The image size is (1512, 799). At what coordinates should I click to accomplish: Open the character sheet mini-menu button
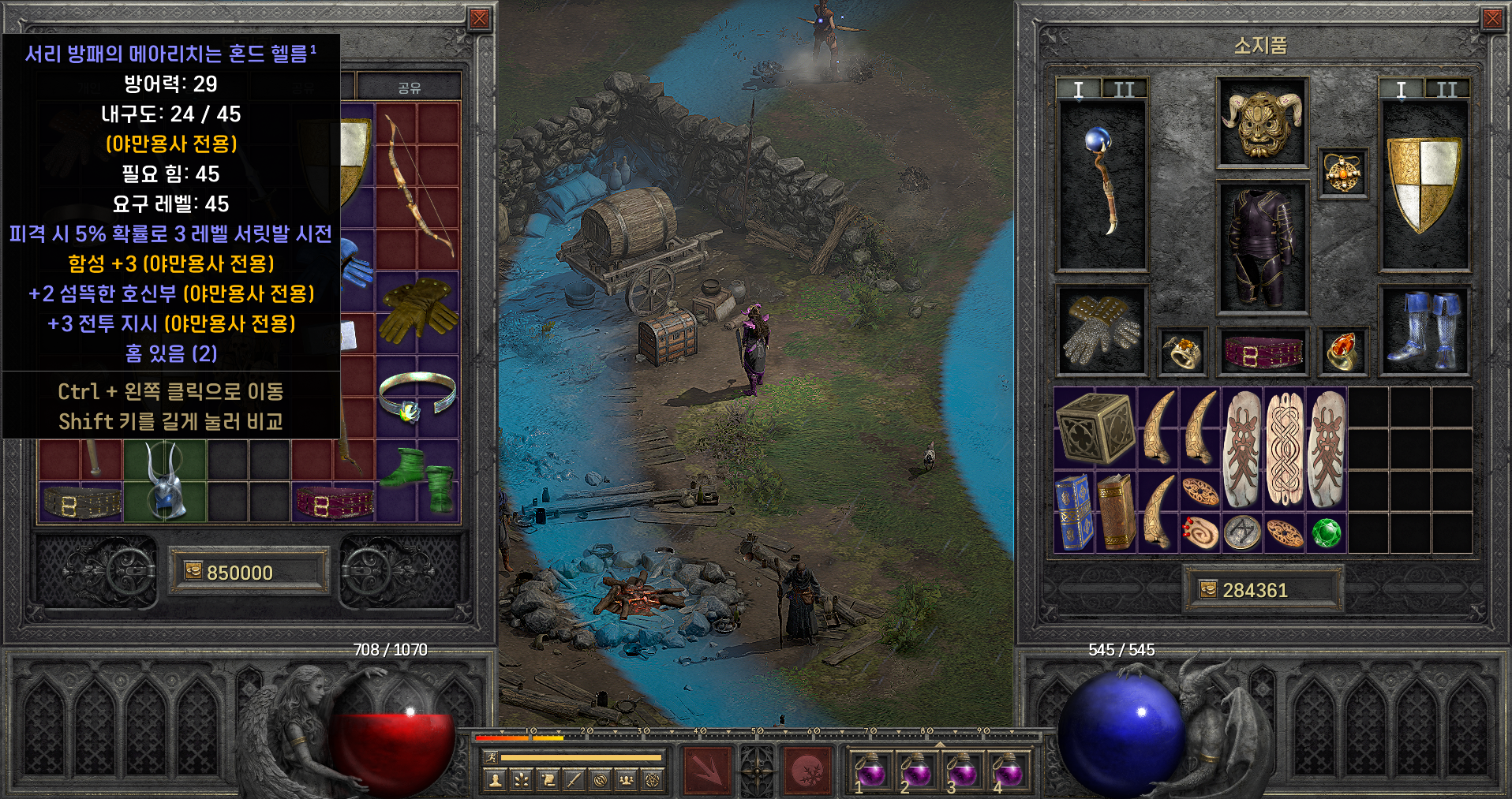coord(496,780)
